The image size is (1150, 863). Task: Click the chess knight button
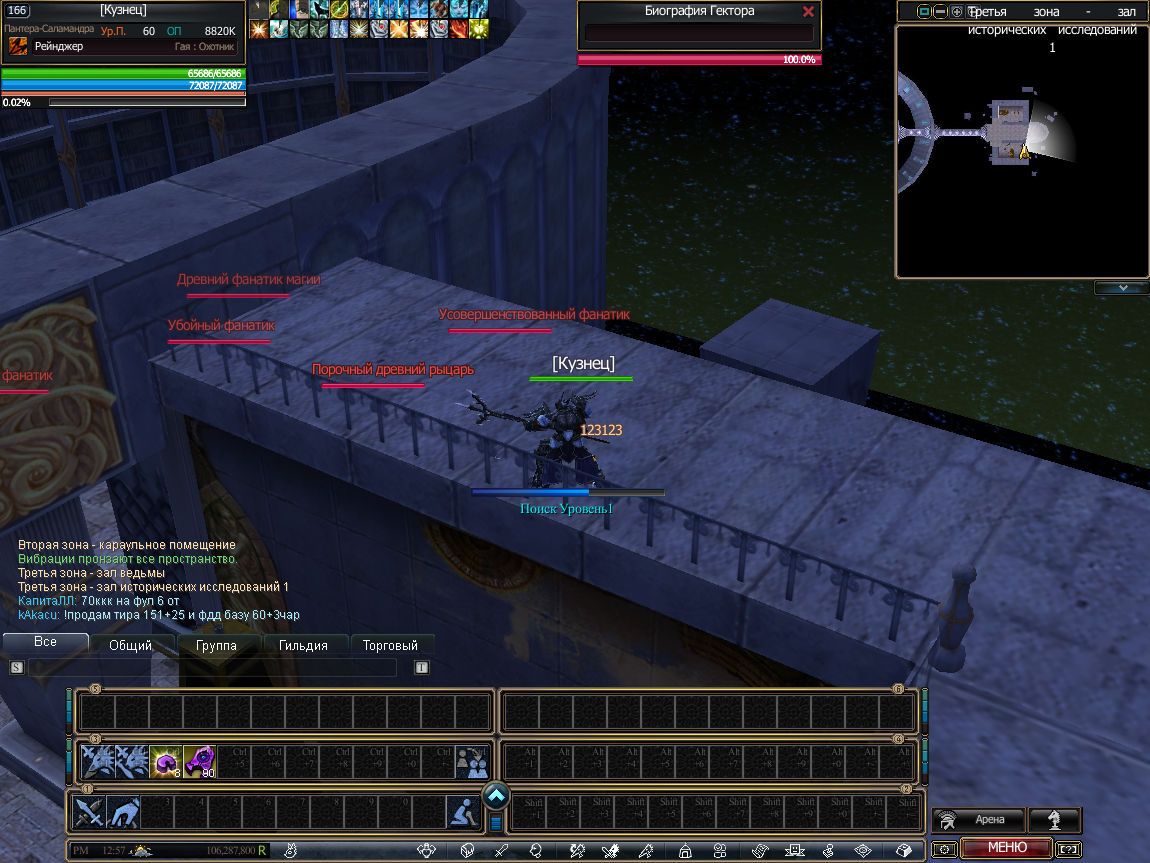point(1054,820)
